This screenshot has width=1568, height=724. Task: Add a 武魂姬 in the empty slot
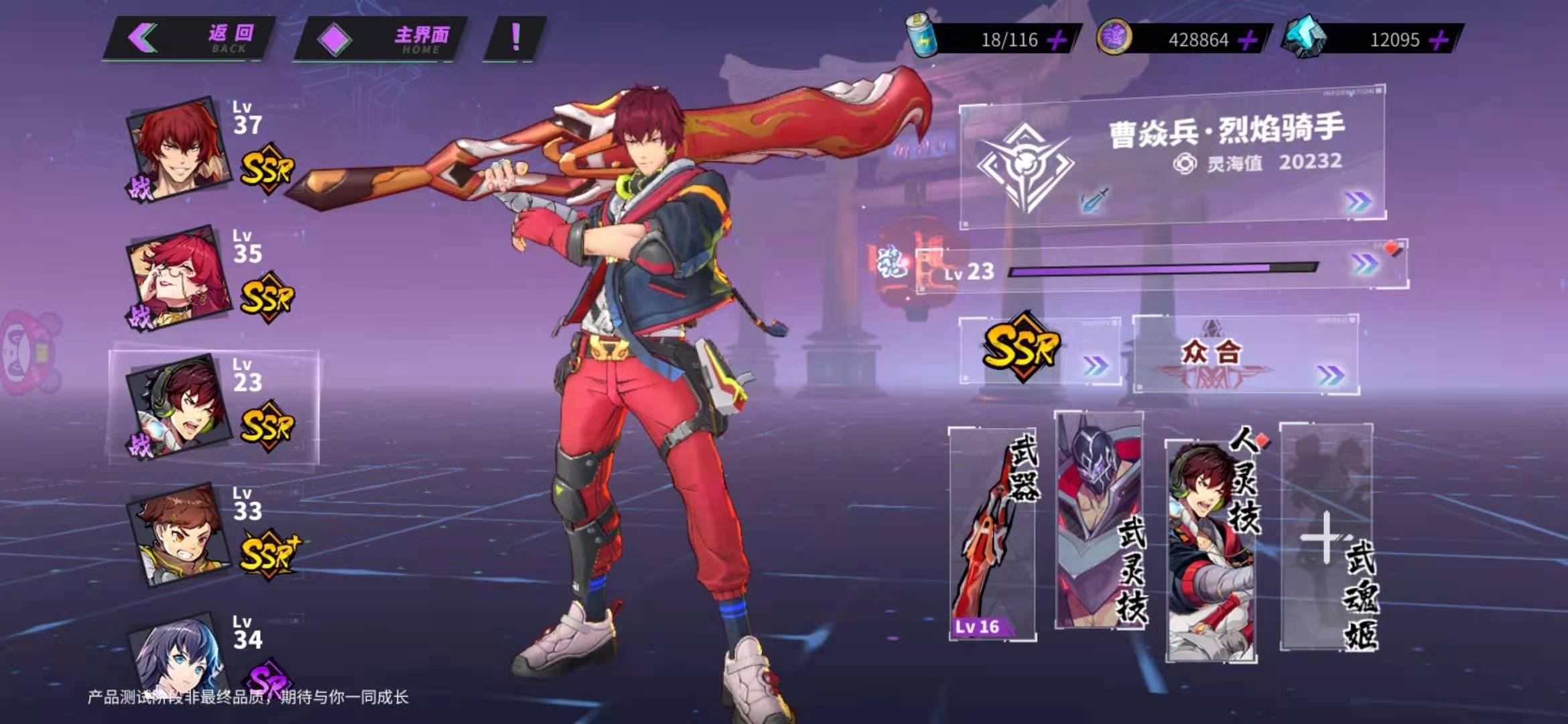pos(1326,538)
